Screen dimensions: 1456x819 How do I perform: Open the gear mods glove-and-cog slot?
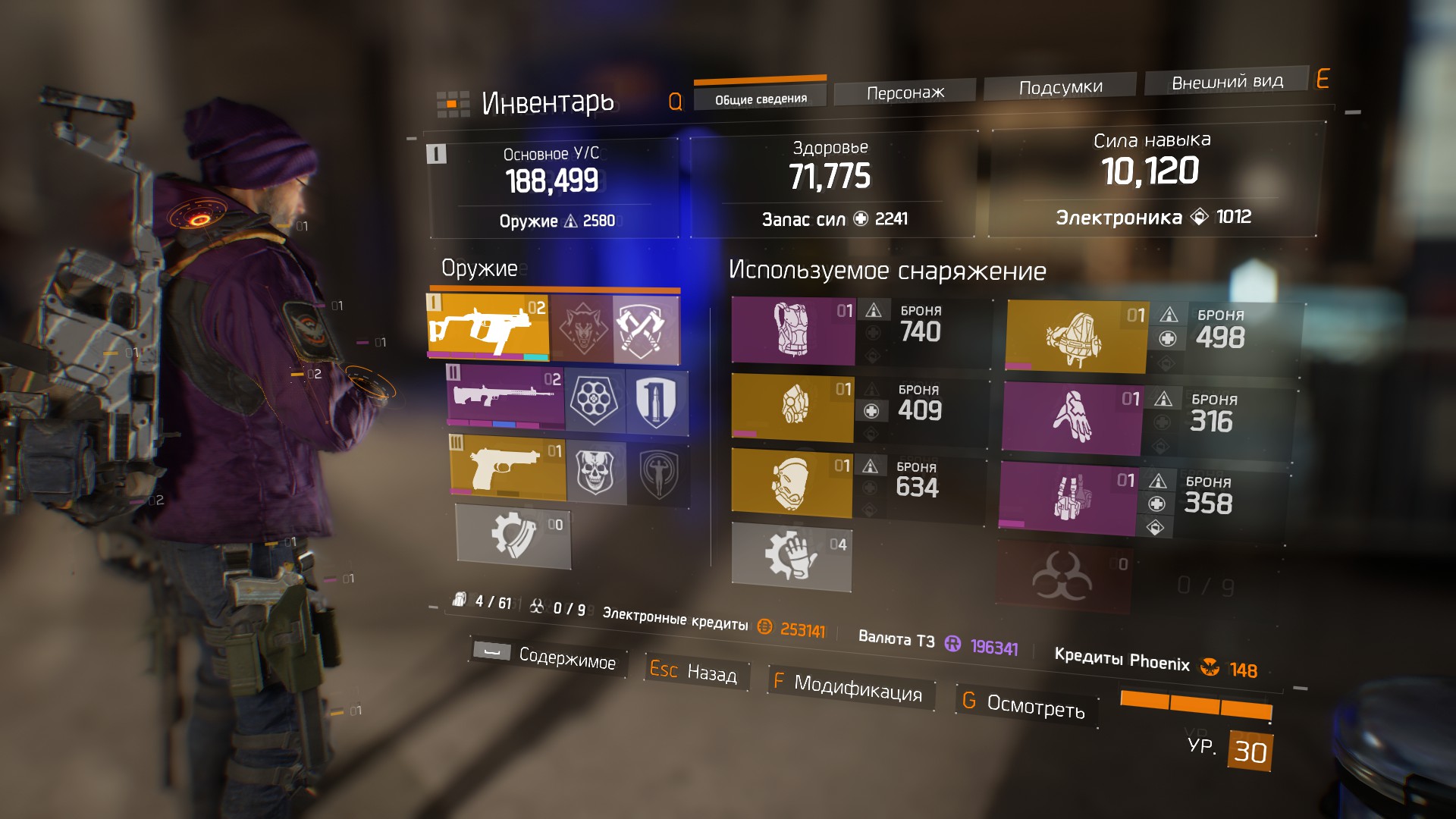[791, 556]
